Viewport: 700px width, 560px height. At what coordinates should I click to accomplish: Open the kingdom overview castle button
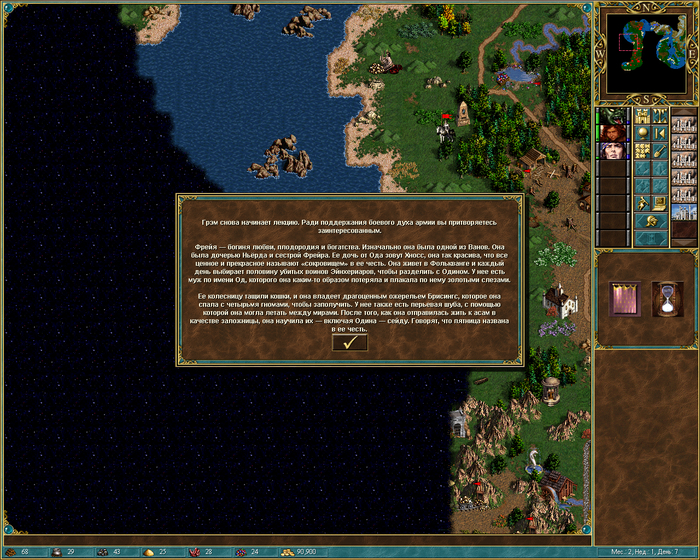644,116
